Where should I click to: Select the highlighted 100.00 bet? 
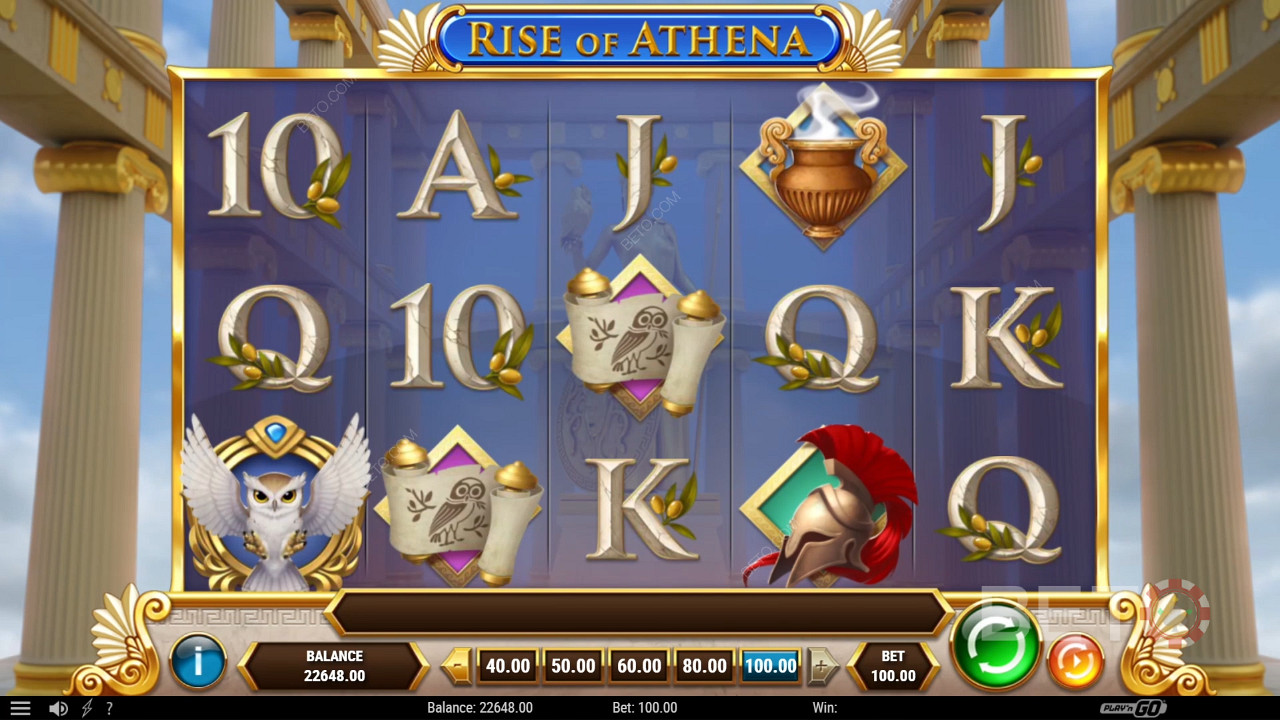770,666
